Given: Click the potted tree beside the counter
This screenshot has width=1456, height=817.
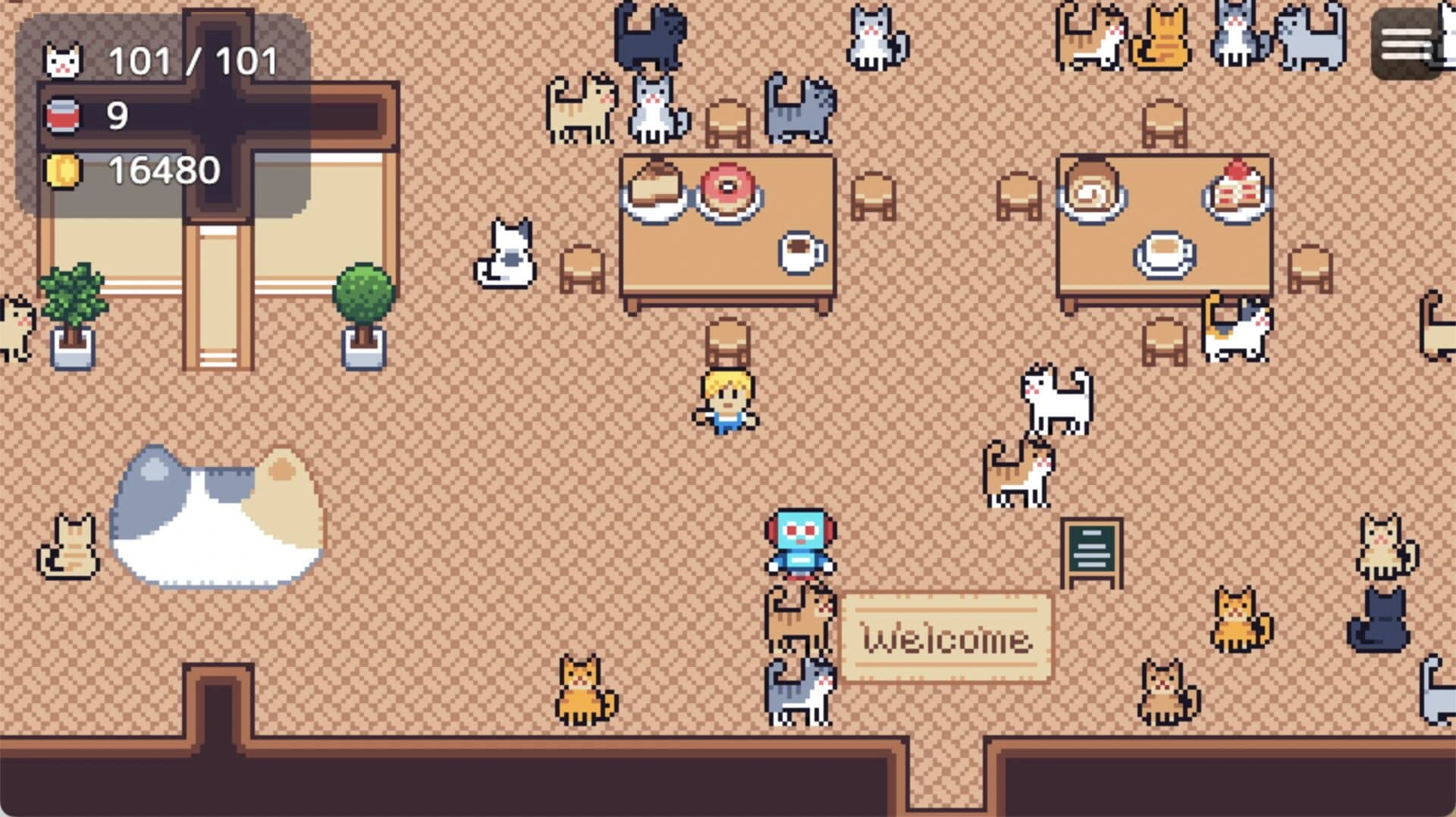Looking at the screenshot, I should [x=362, y=311].
